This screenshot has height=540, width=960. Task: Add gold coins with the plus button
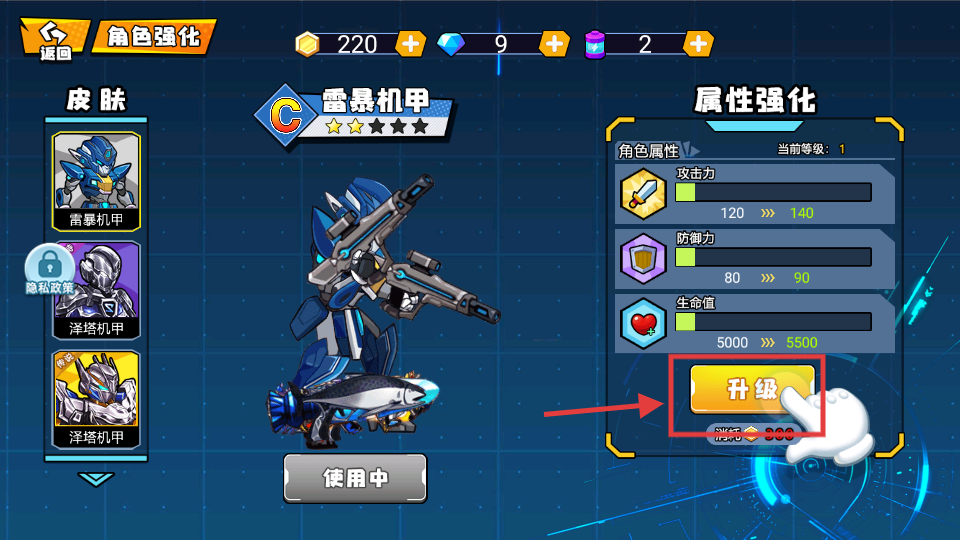click(x=411, y=44)
